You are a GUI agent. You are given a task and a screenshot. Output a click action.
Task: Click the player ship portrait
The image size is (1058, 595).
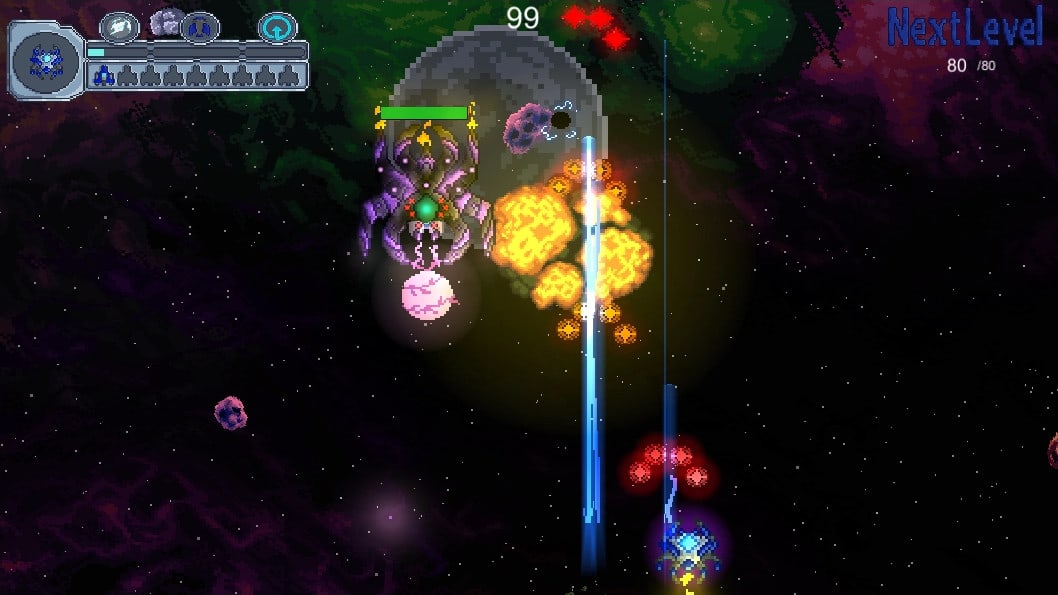[46, 61]
